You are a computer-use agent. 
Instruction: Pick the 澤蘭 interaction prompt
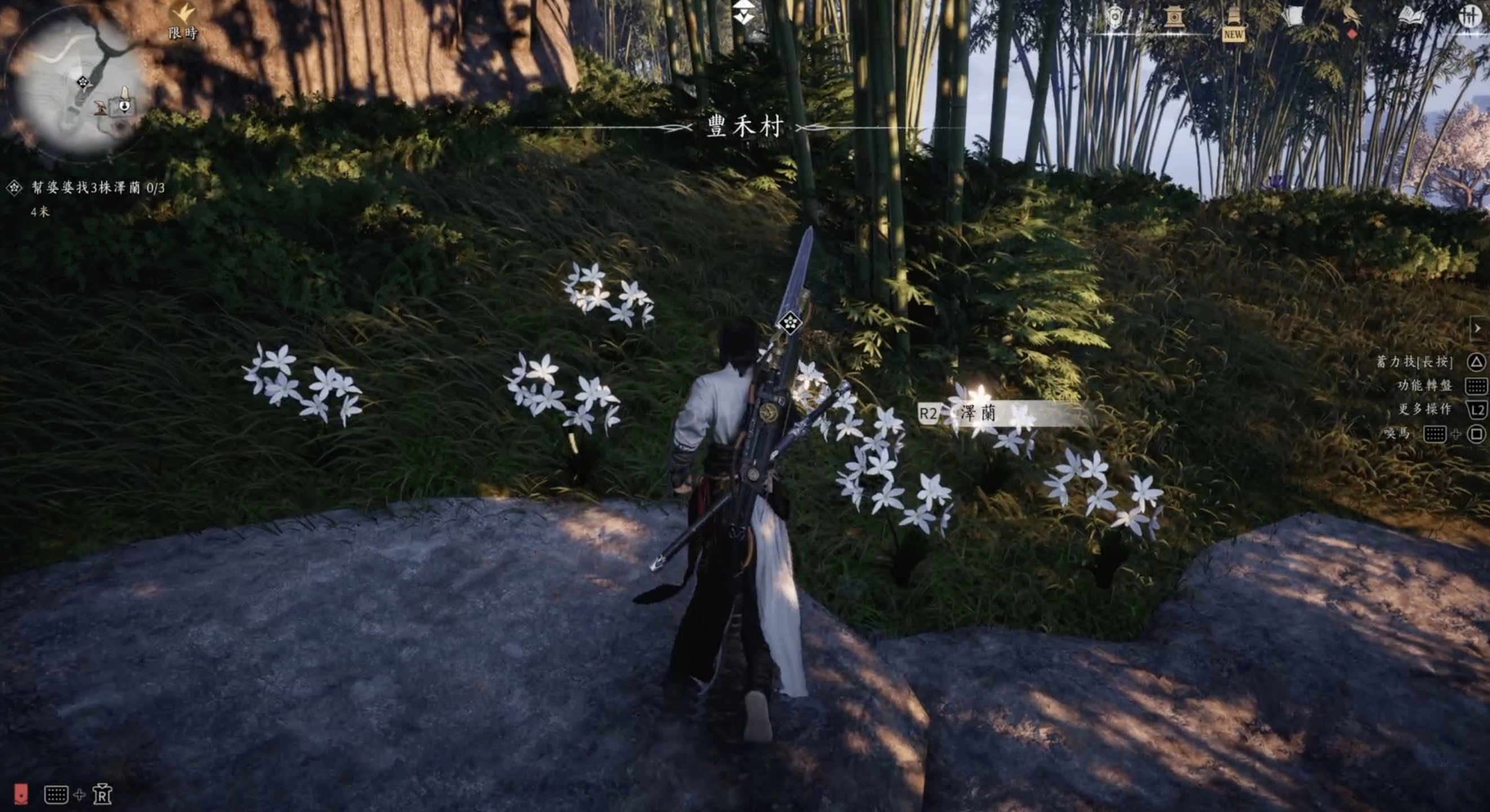pos(977,413)
